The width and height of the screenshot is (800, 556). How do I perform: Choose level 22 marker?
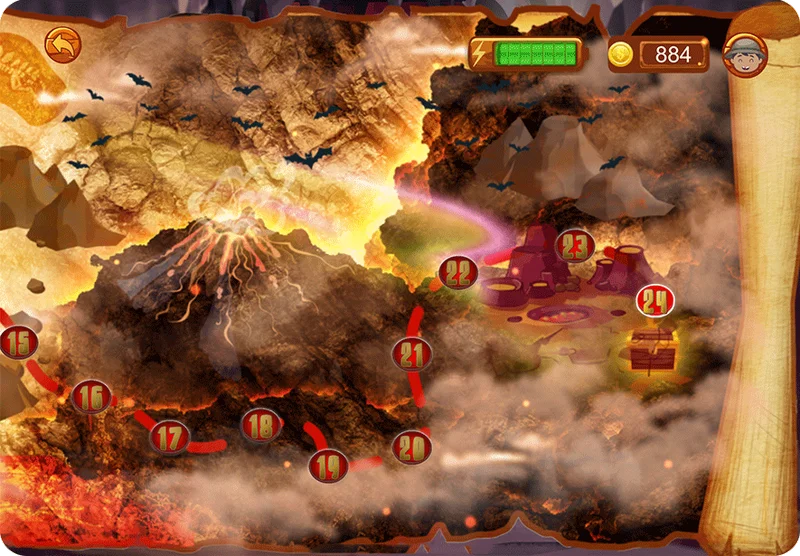[458, 272]
